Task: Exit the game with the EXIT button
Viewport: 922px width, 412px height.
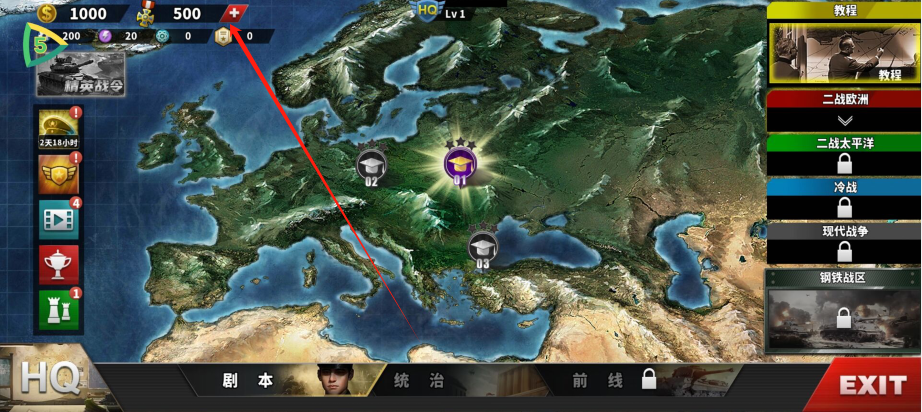Action: tap(871, 385)
